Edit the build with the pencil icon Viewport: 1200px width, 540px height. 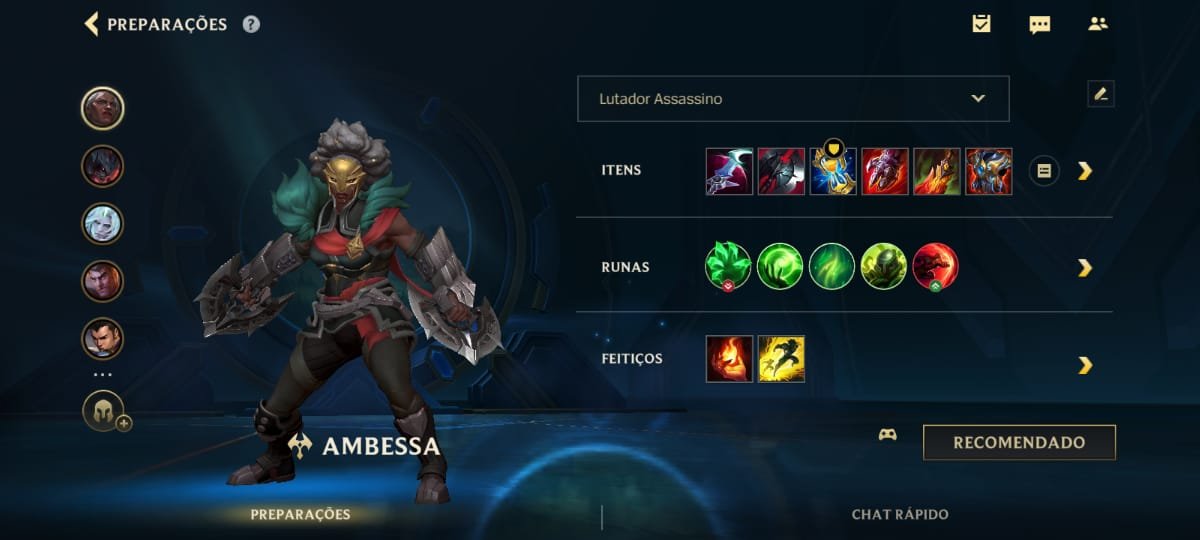click(1100, 94)
